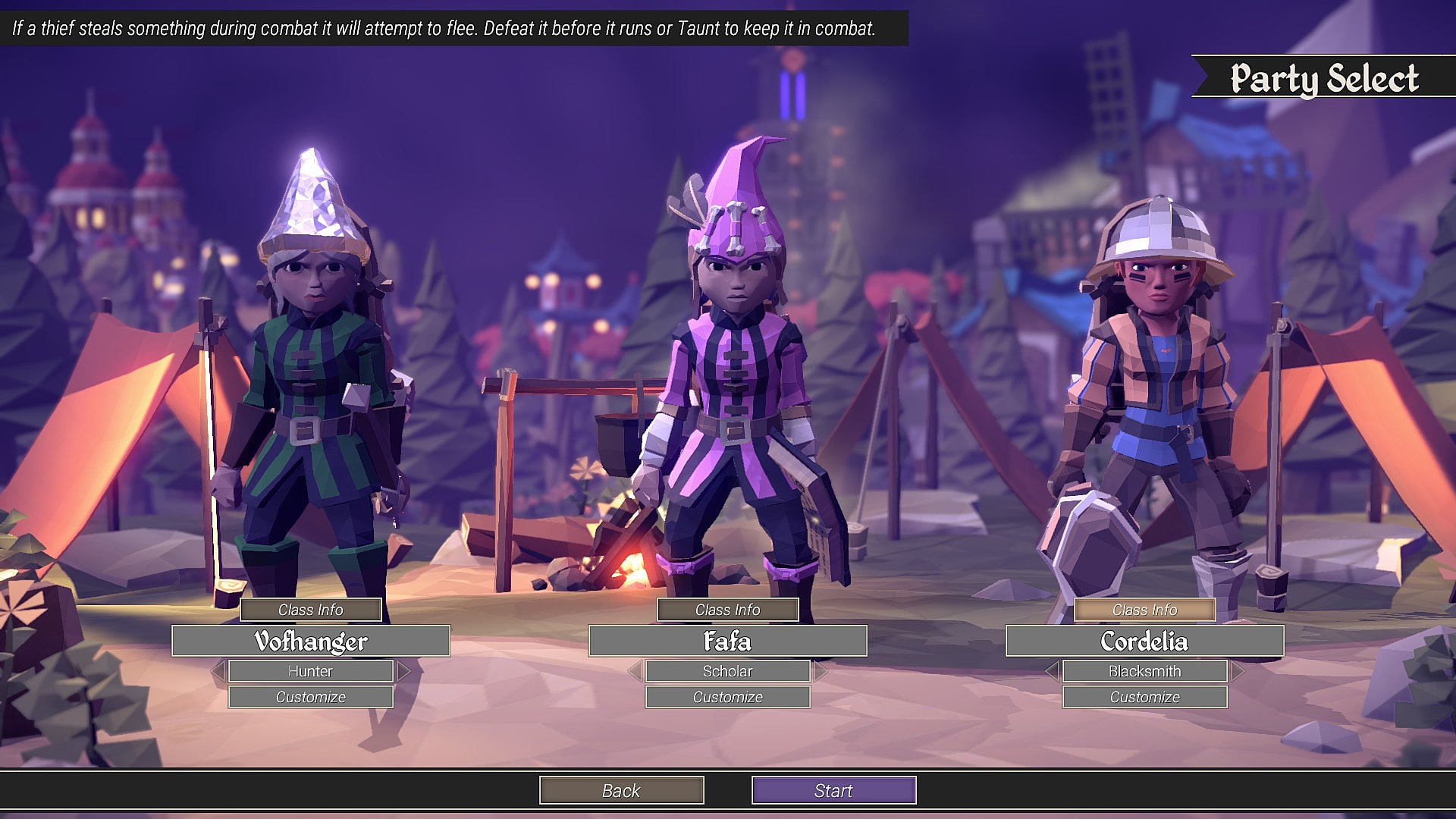Customize the Blacksmith character
The image size is (1456, 819).
1145,697
